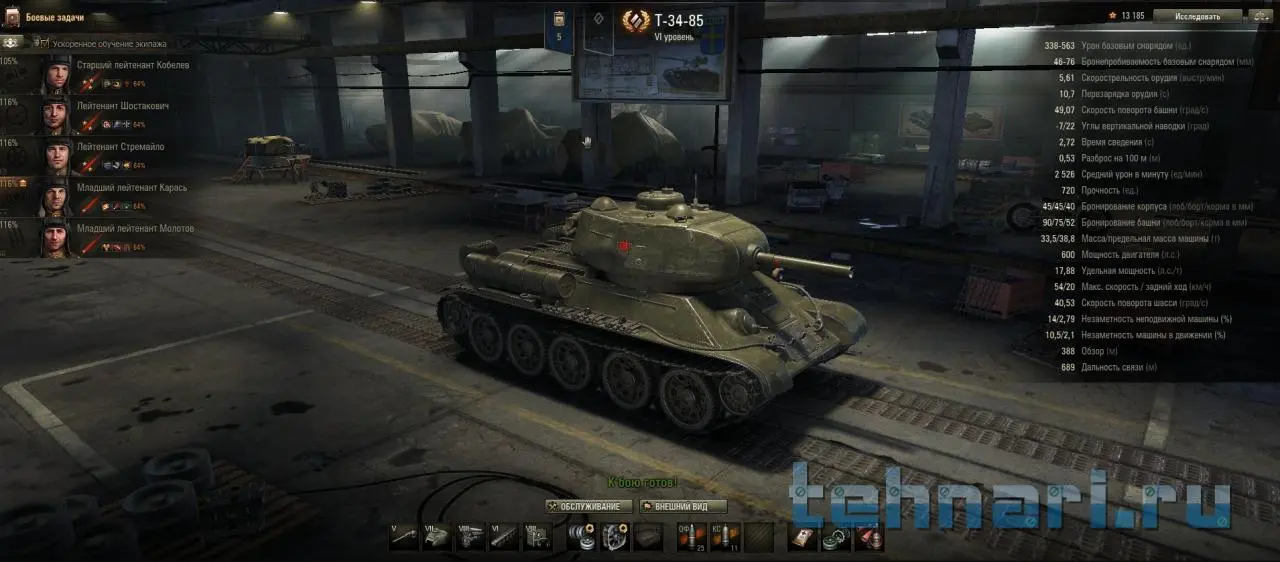
Task: Select the ОФ high-explosive shell slot
Action: pyautogui.click(x=692, y=537)
